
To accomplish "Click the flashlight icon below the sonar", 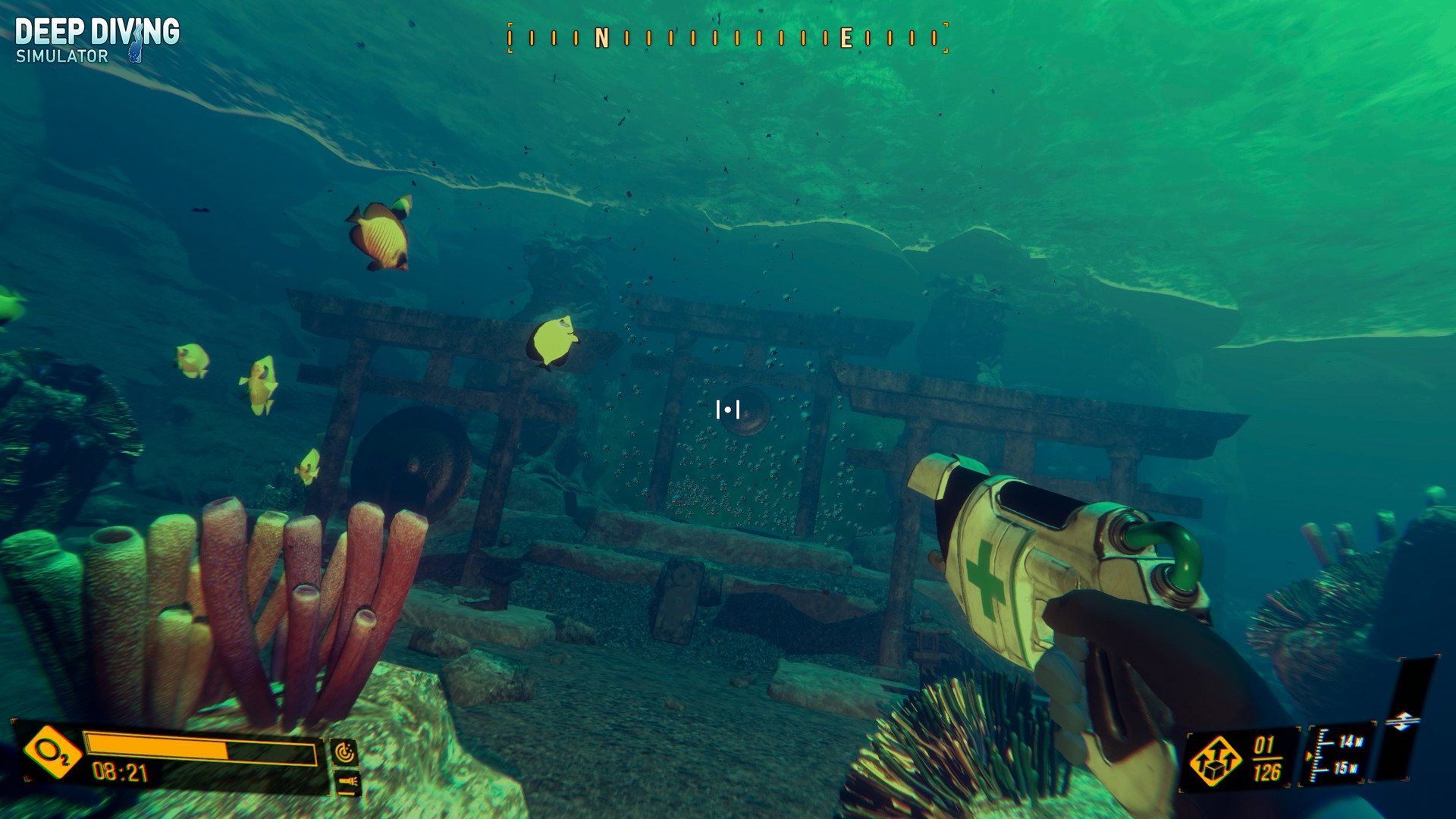I will 347,781.
